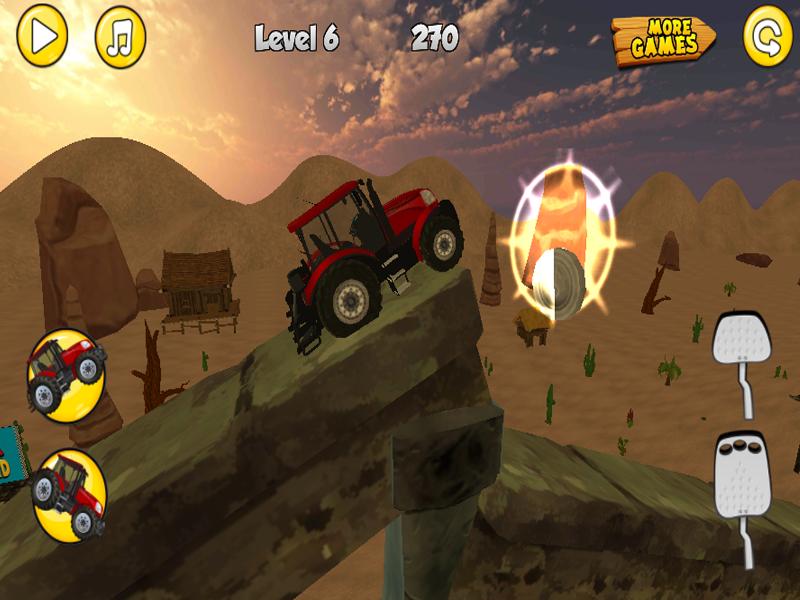This screenshot has width=800, height=600.
Task: Restart the level with the circular arrow button
Action: point(768,37)
